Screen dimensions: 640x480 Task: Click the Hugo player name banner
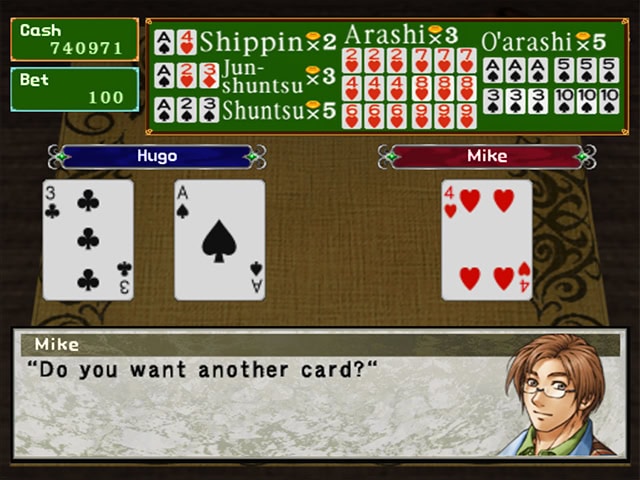pyautogui.click(x=156, y=157)
